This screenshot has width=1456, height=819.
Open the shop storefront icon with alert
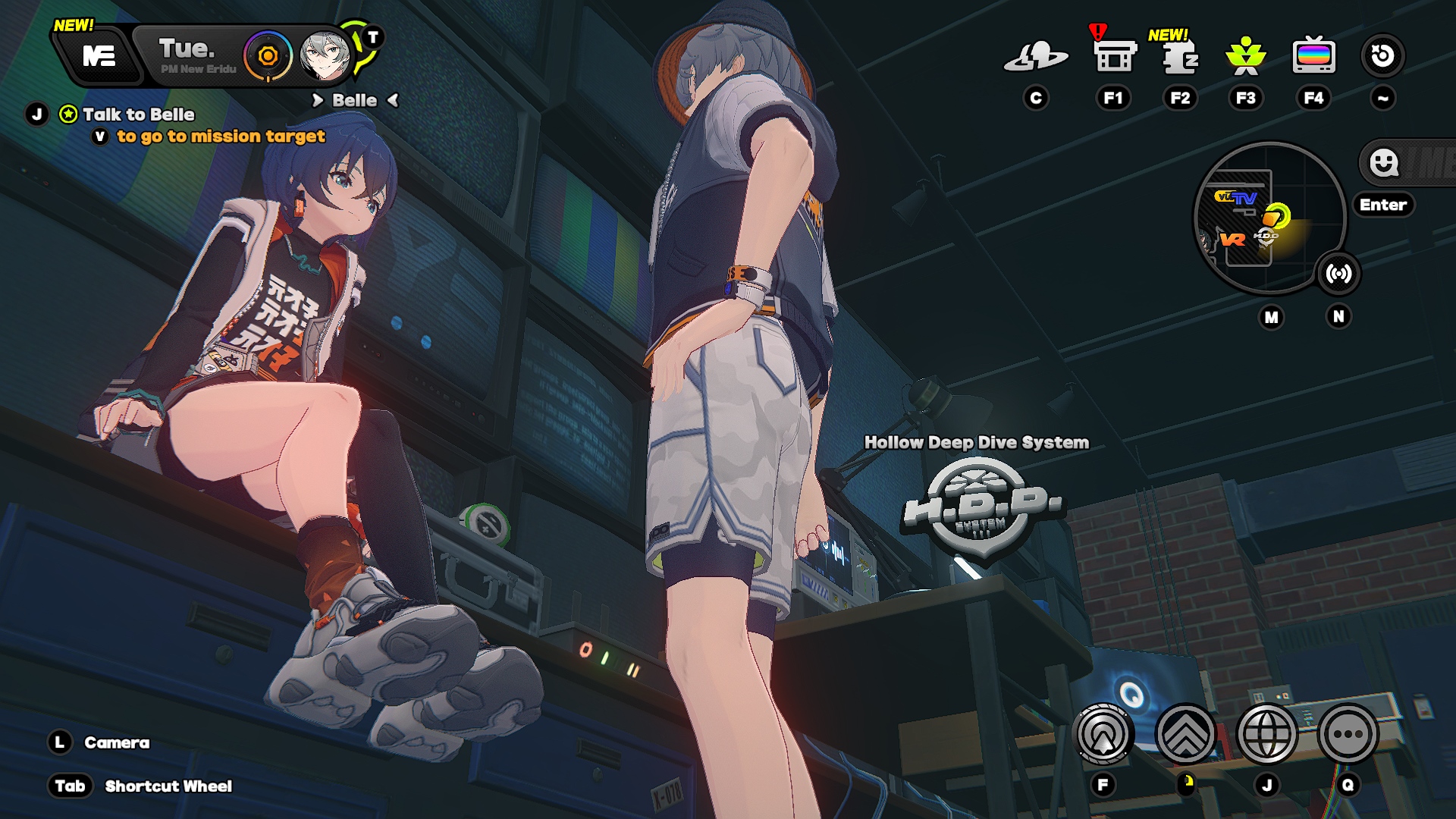pyautogui.click(x=1114, y=56)
